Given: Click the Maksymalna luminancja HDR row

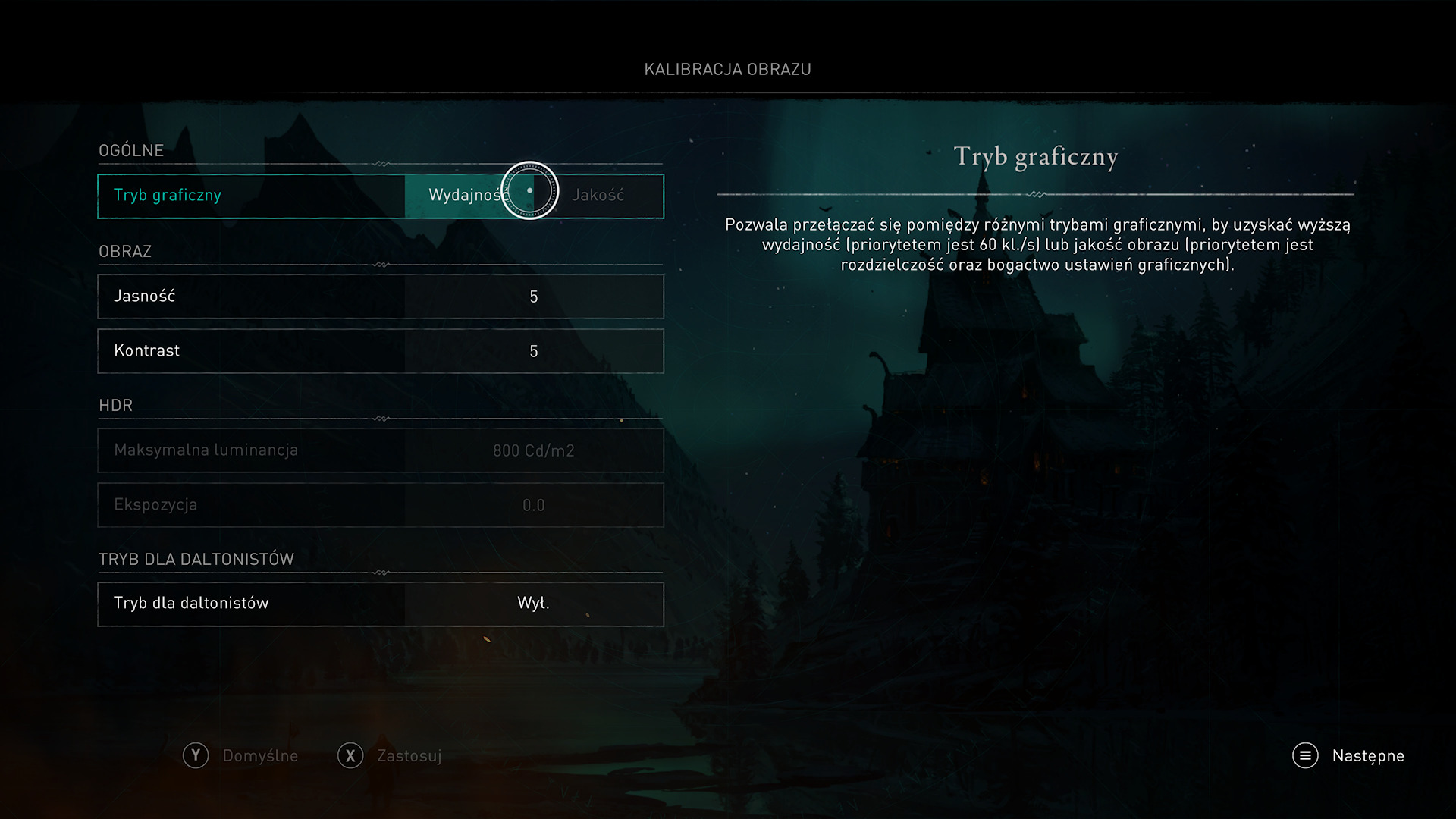Looking at the screenshot, I should [380, 450].
